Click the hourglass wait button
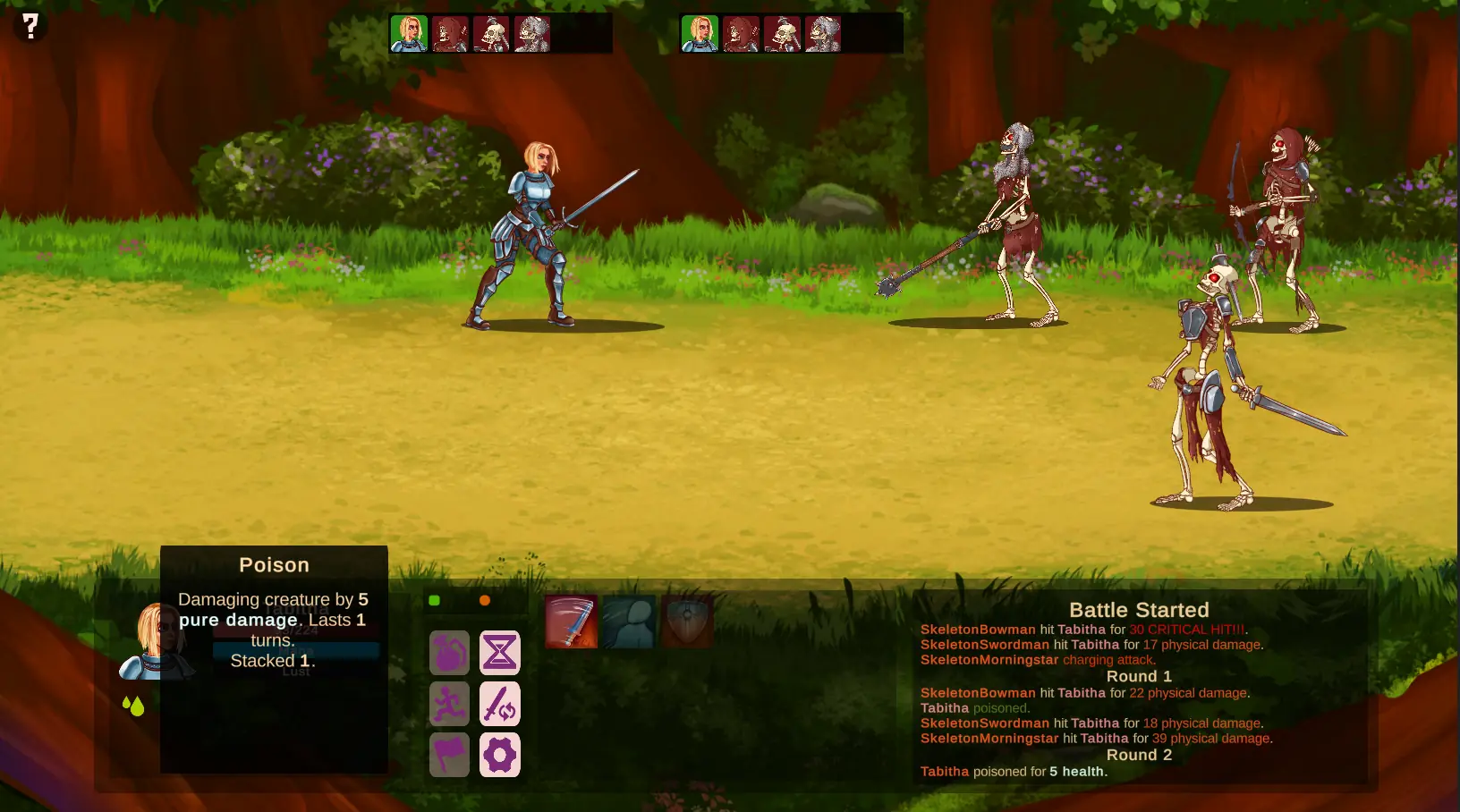1460x812 pixels. click(500, 653)
